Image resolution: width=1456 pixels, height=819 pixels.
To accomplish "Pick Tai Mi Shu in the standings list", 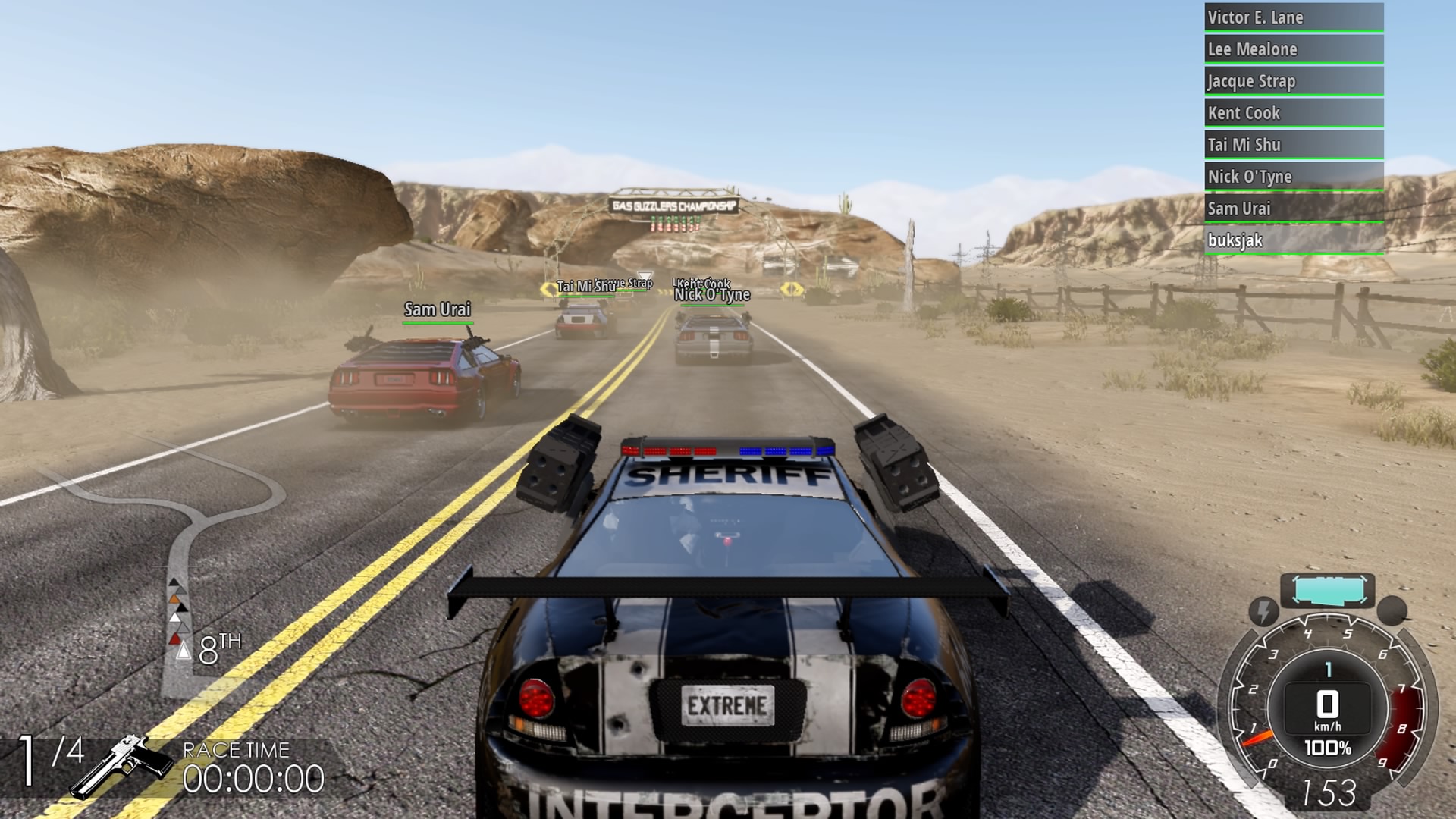I will (1293, 145).
